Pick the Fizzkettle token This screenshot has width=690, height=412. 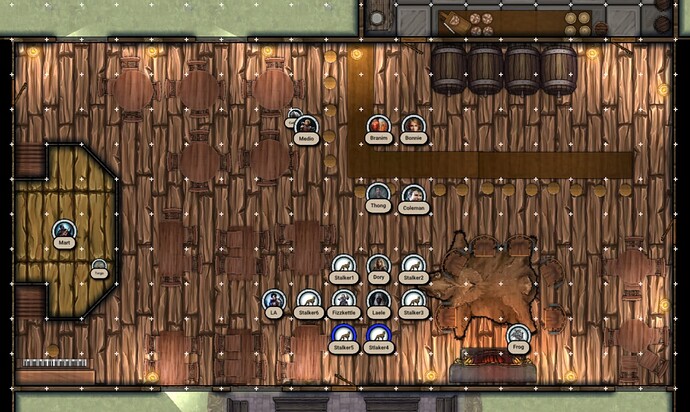344,300
